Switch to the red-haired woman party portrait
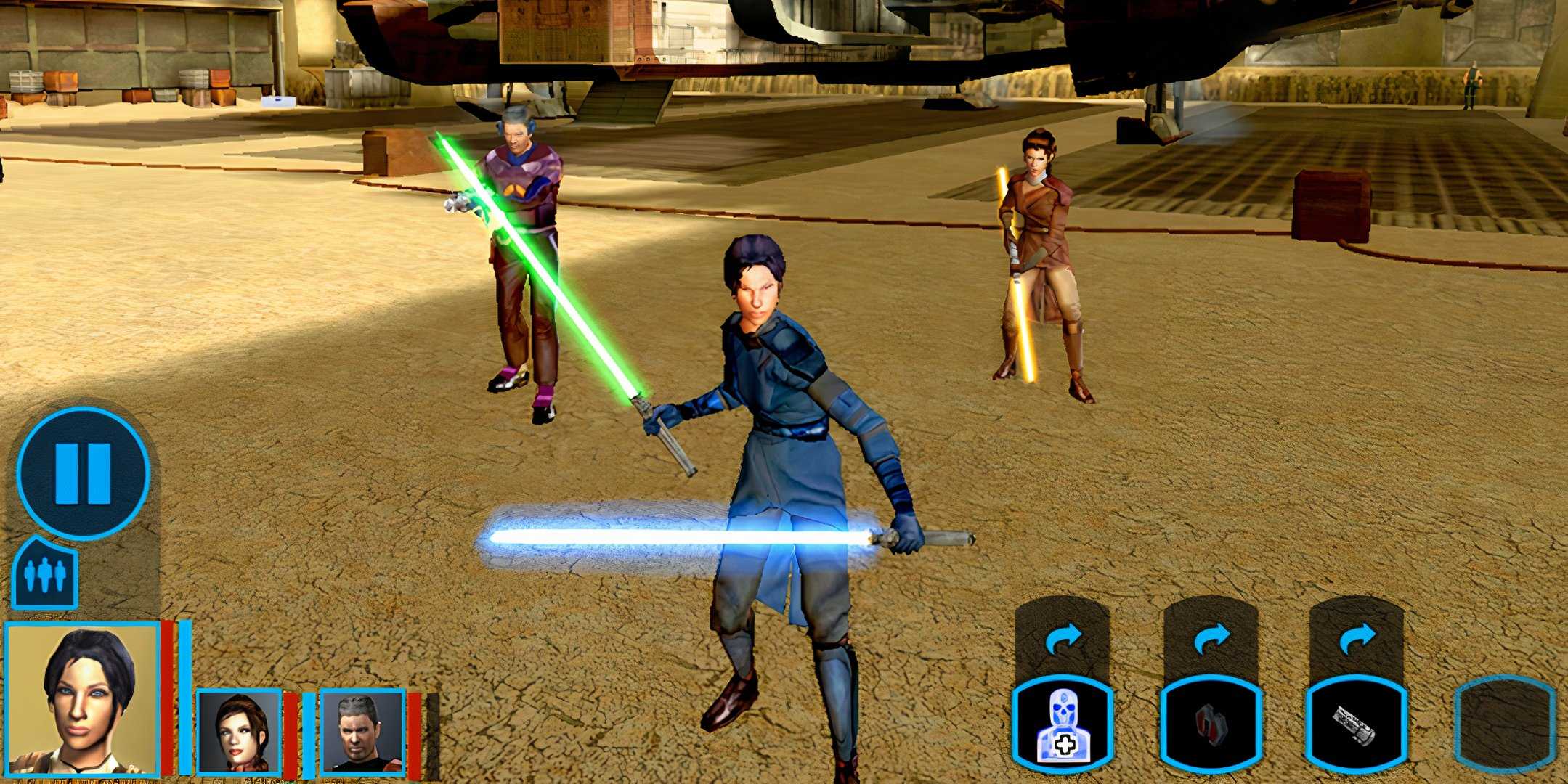The width and height of the screenshot is (1568, 784). pyautogui.click(x=239, y=731)
